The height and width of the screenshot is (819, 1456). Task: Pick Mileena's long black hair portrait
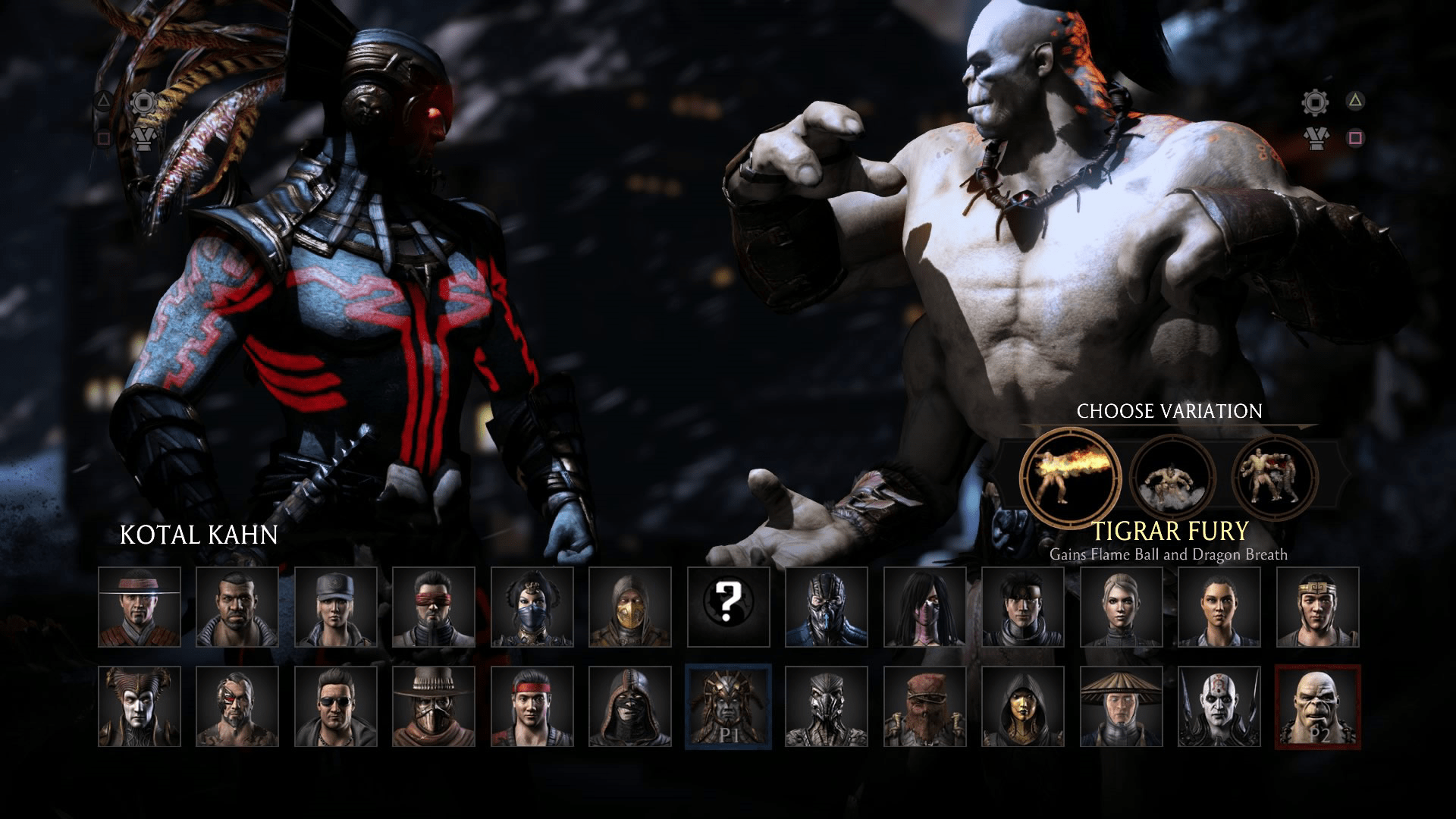point(924,607)
